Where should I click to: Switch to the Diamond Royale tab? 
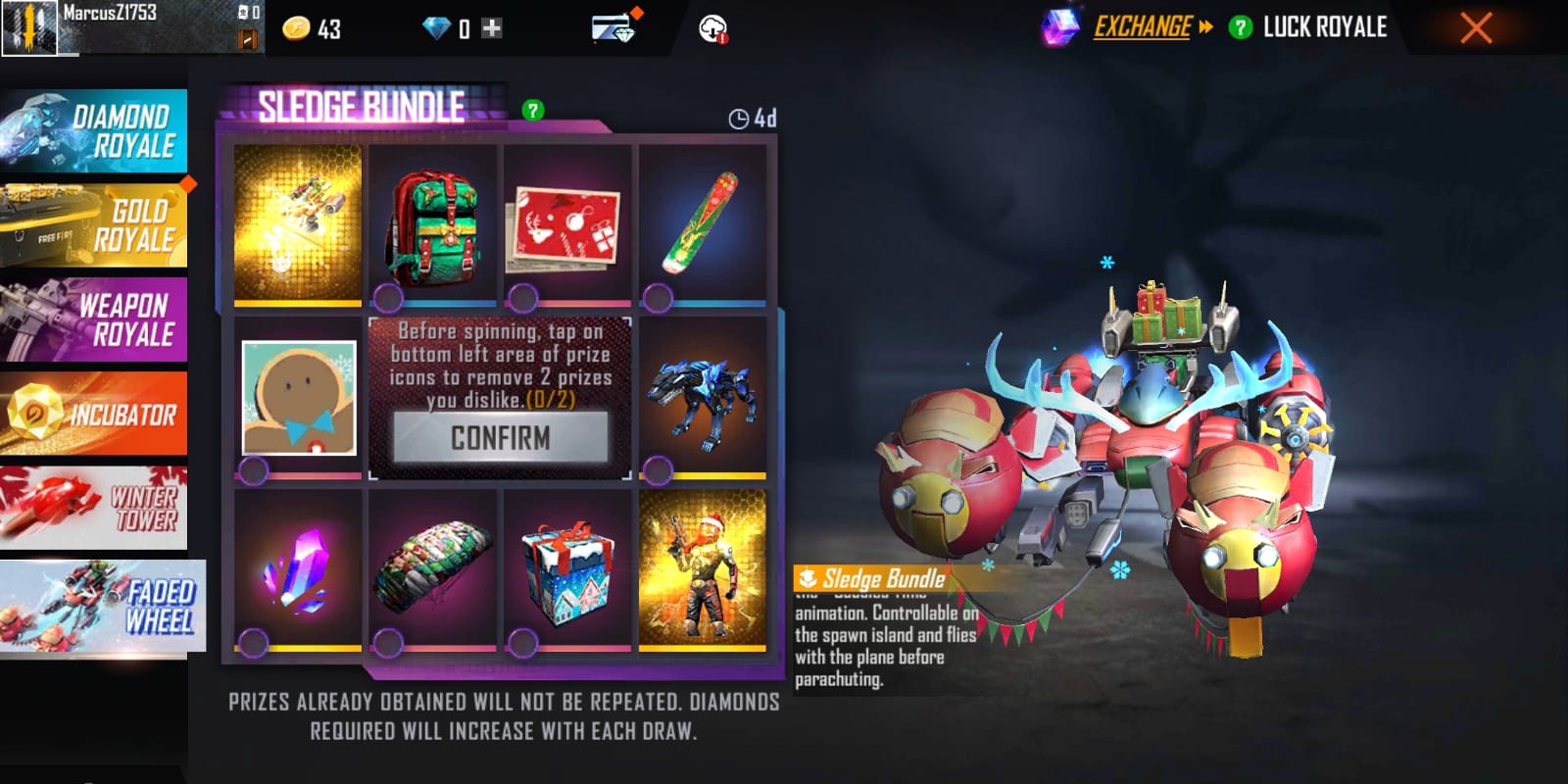click(95, 128)
